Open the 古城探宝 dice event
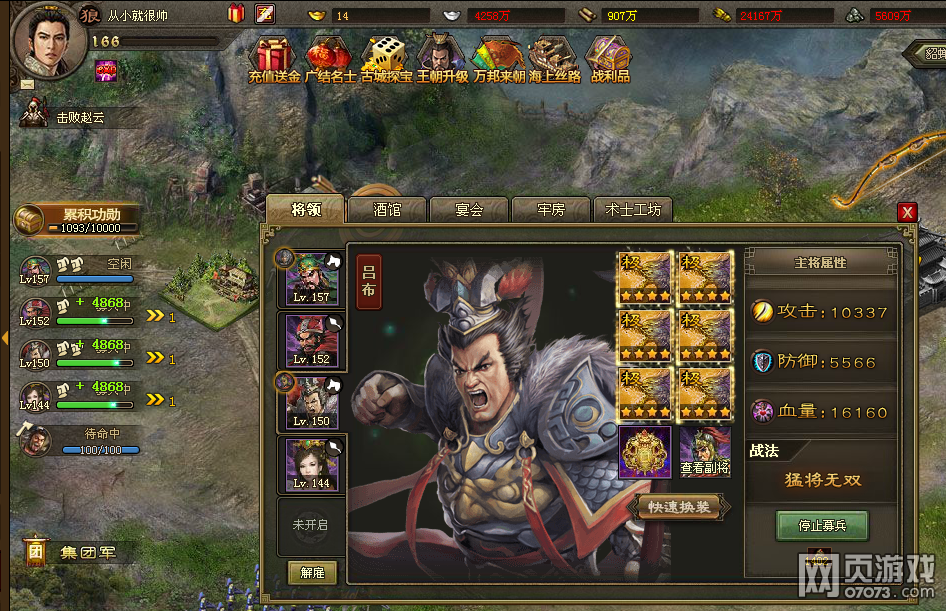The image size is (946, 611). [386, 60]
